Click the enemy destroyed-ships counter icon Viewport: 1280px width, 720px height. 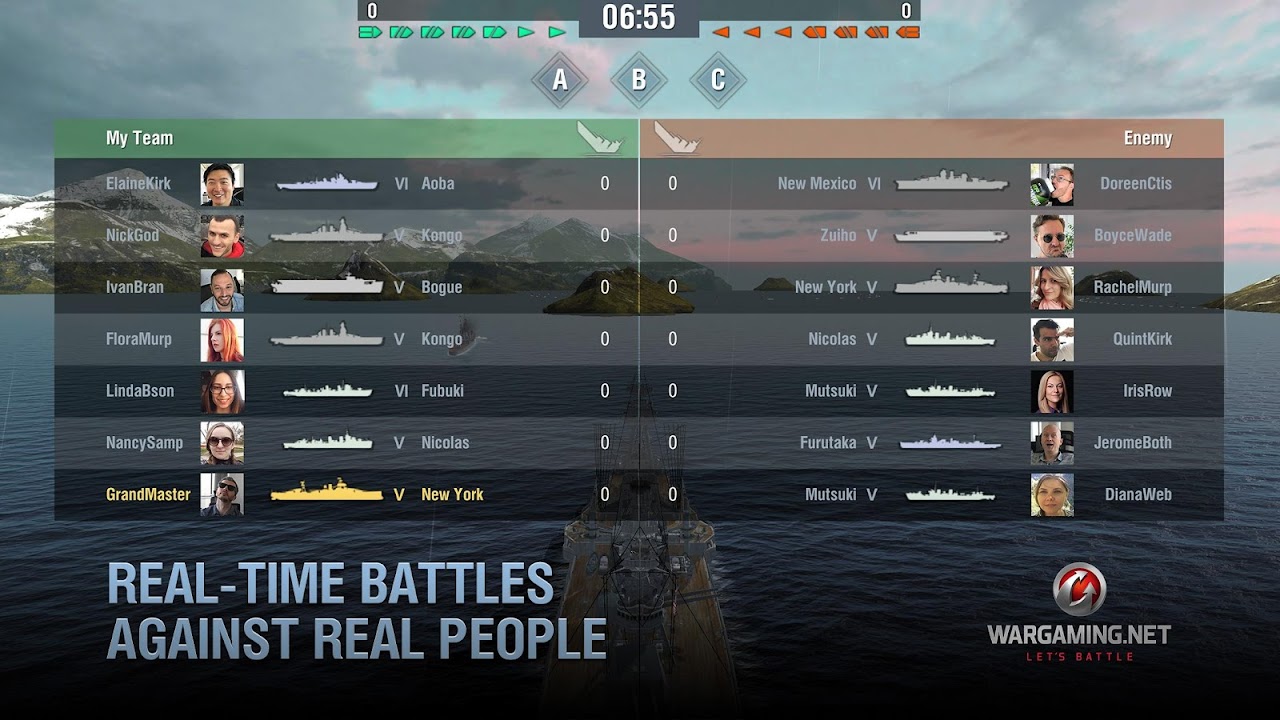pos(905,12)
